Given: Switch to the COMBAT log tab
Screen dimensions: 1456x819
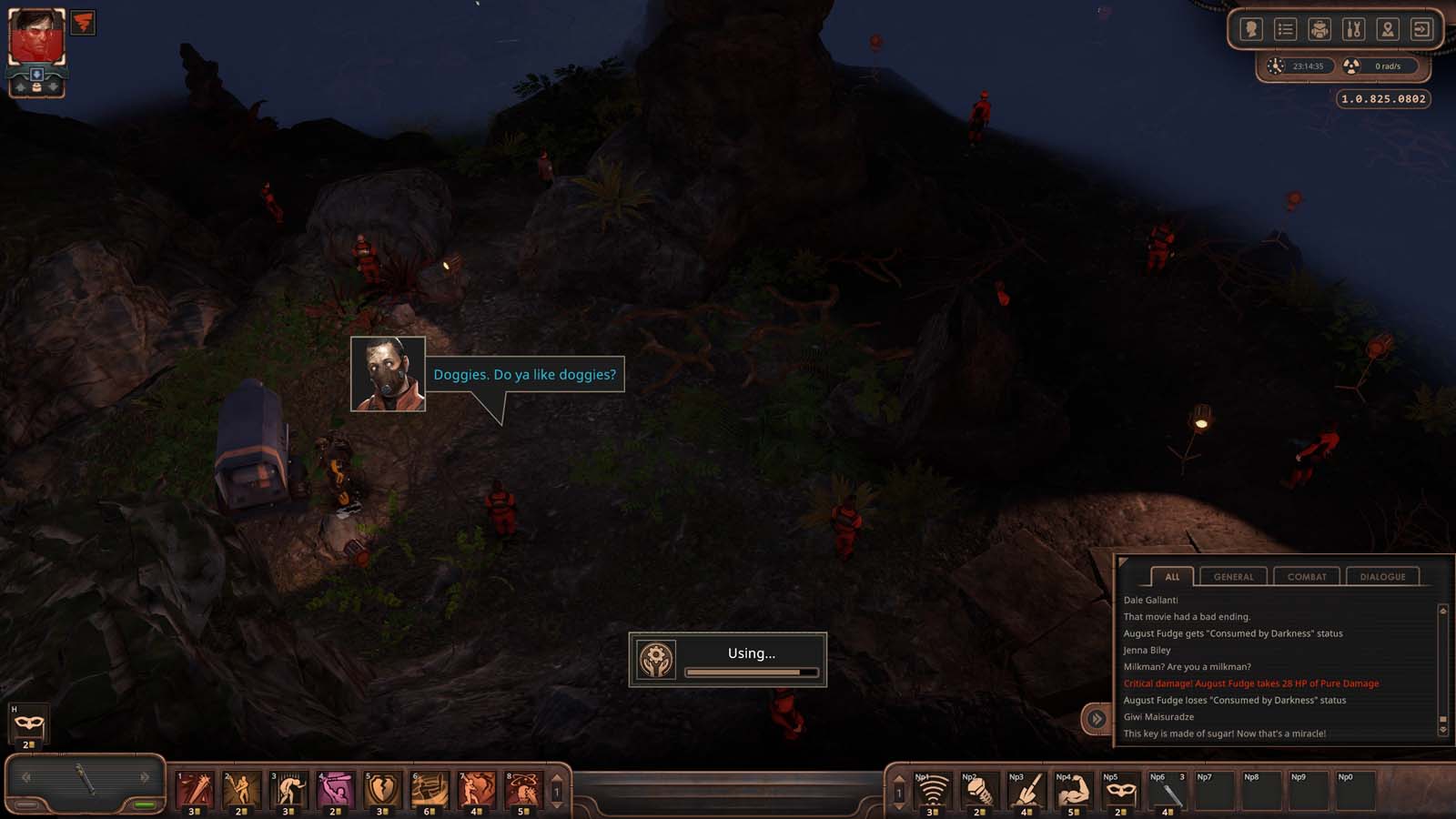Looking at the screenshot, I should point(1308,576).
